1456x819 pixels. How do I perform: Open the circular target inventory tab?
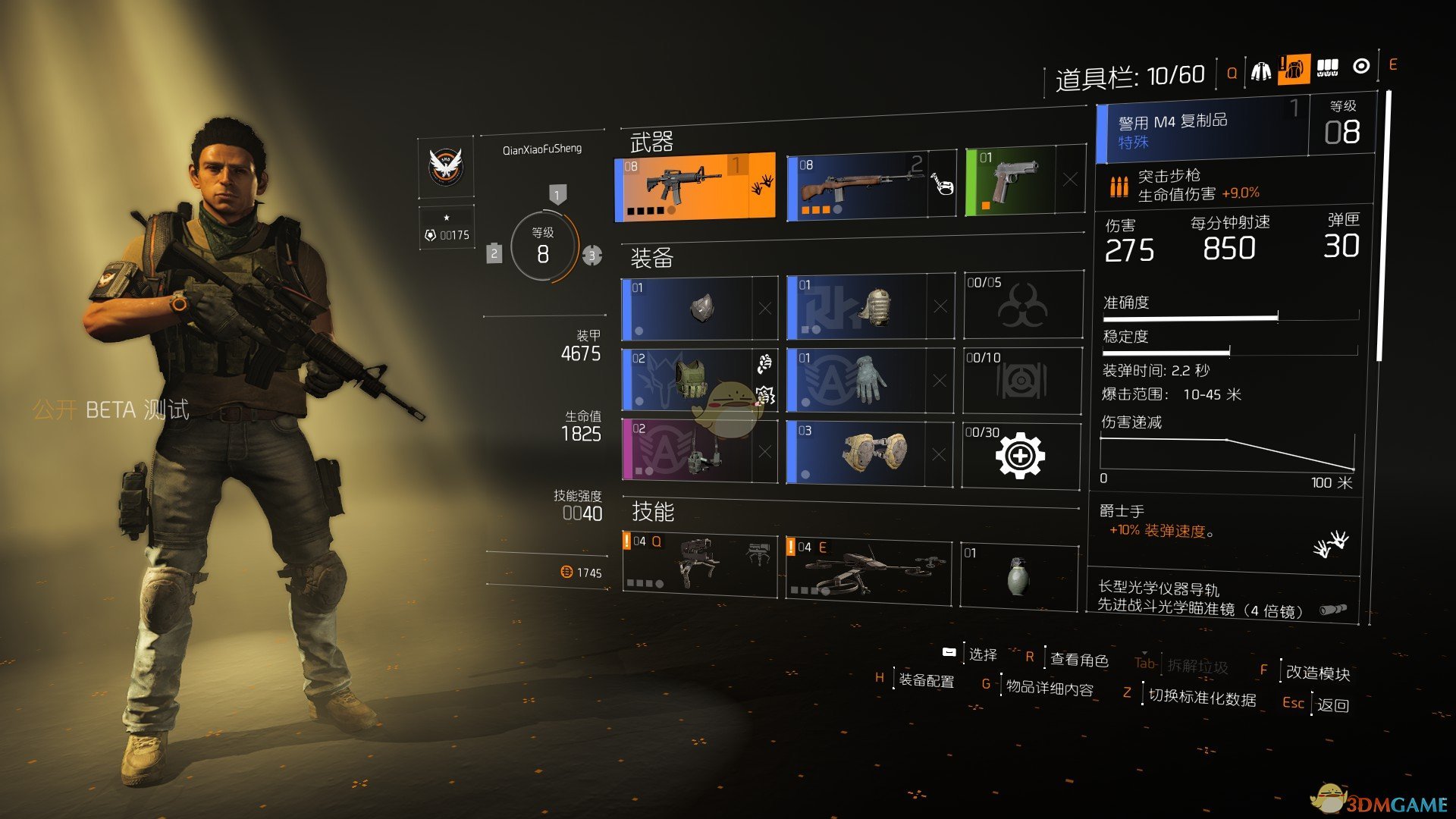1361,67
